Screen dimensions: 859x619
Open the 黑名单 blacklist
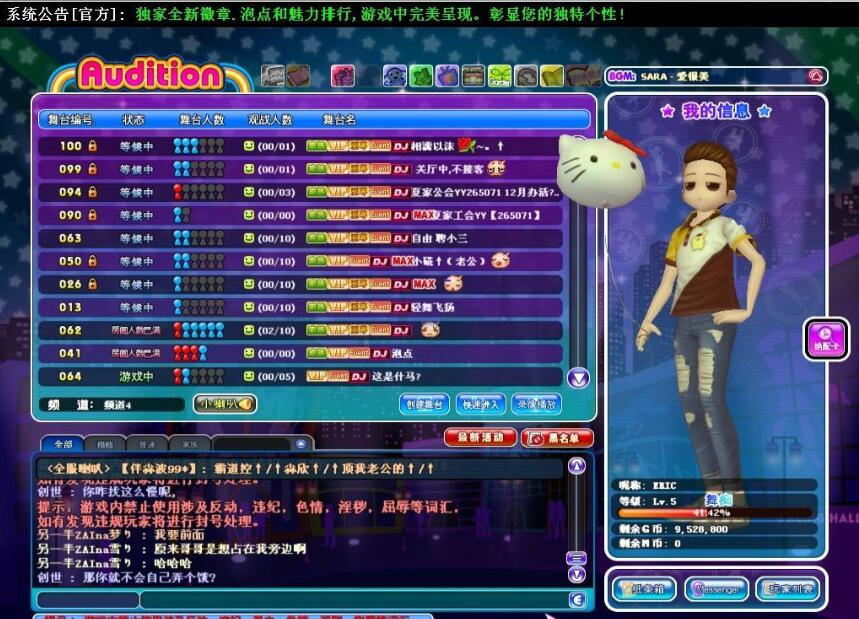pos(557,438)
